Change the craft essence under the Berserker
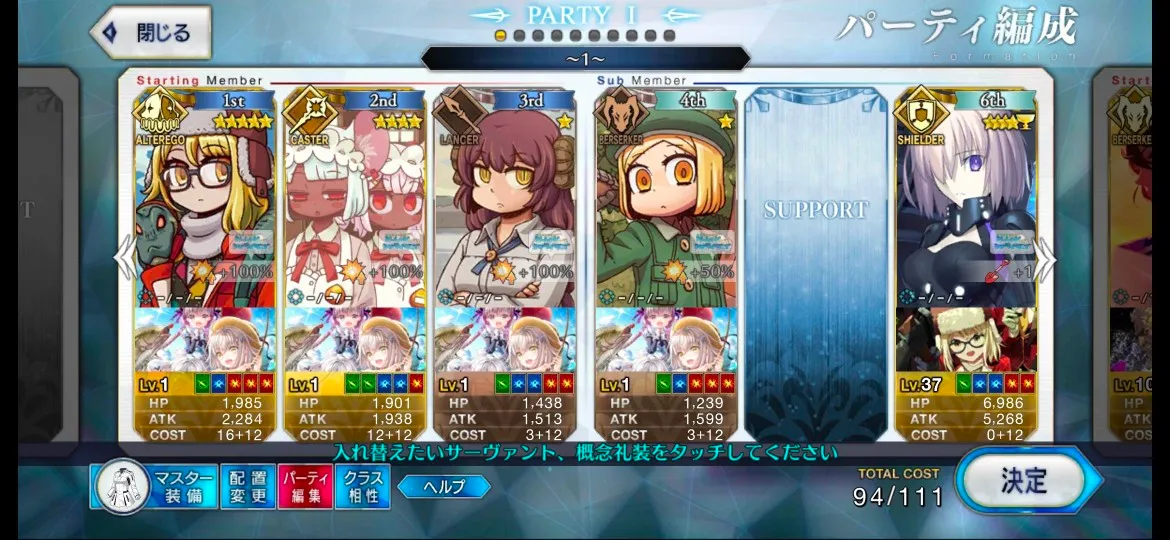Viewport: 1170px width, 540px height. pyautogui.click(x=664, y=340)
